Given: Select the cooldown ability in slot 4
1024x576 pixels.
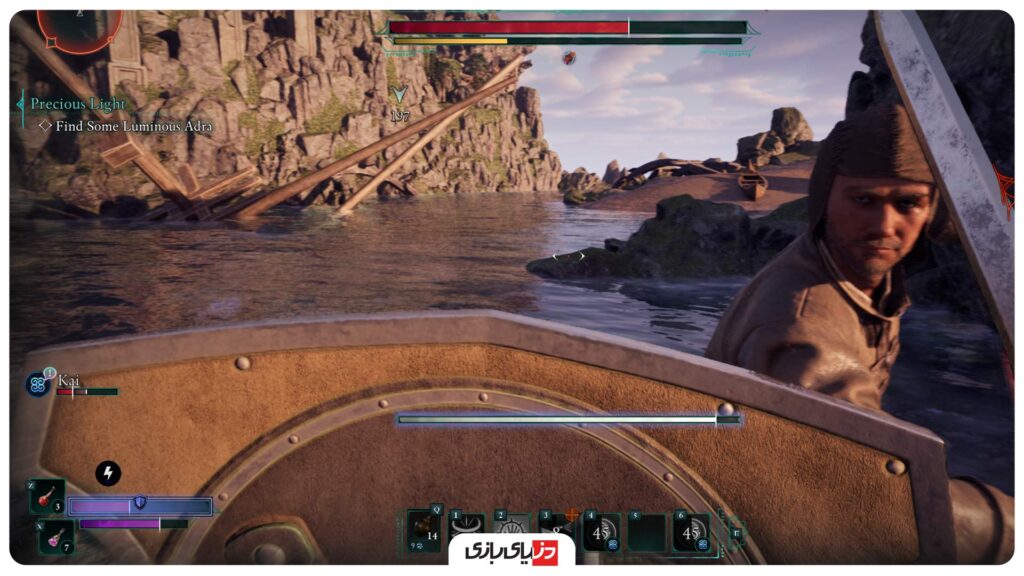Looking at the screenshot, I should [602, 532].
